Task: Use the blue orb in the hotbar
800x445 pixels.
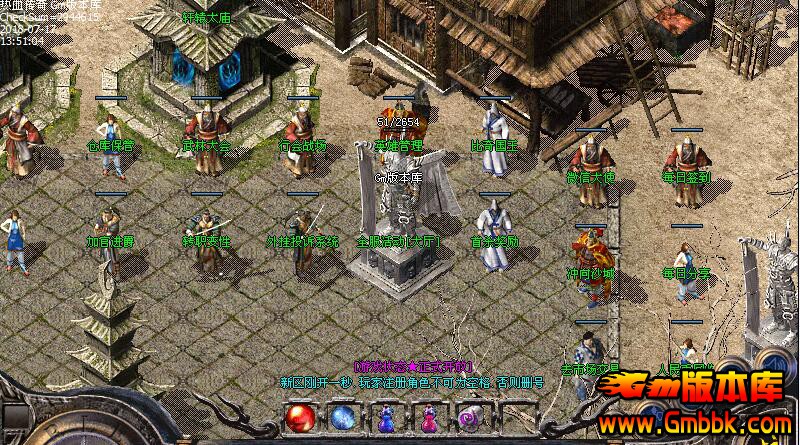Action: 343,417
